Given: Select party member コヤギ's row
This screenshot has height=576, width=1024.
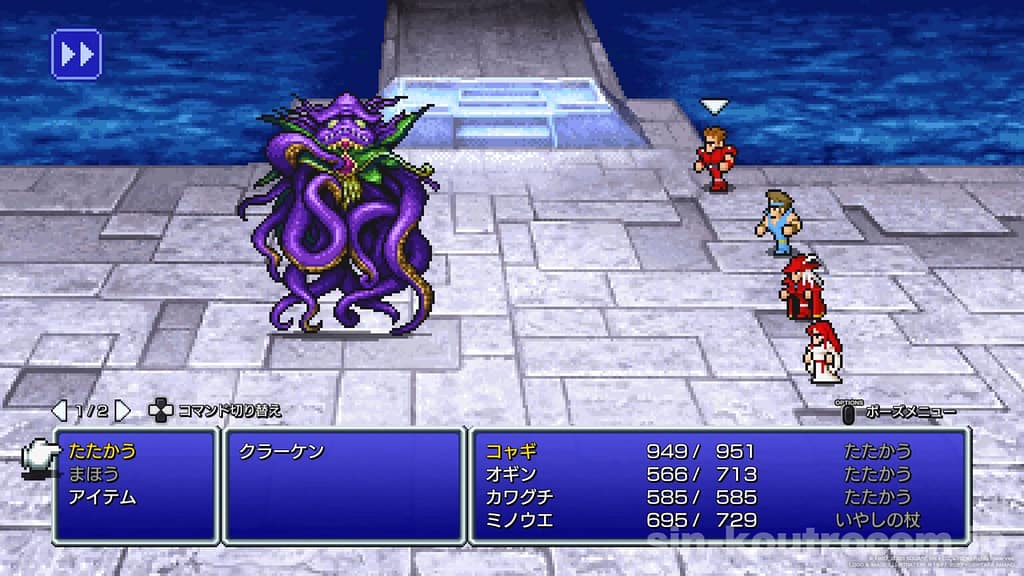Looking at the screenshot, I should coord(718,451).
